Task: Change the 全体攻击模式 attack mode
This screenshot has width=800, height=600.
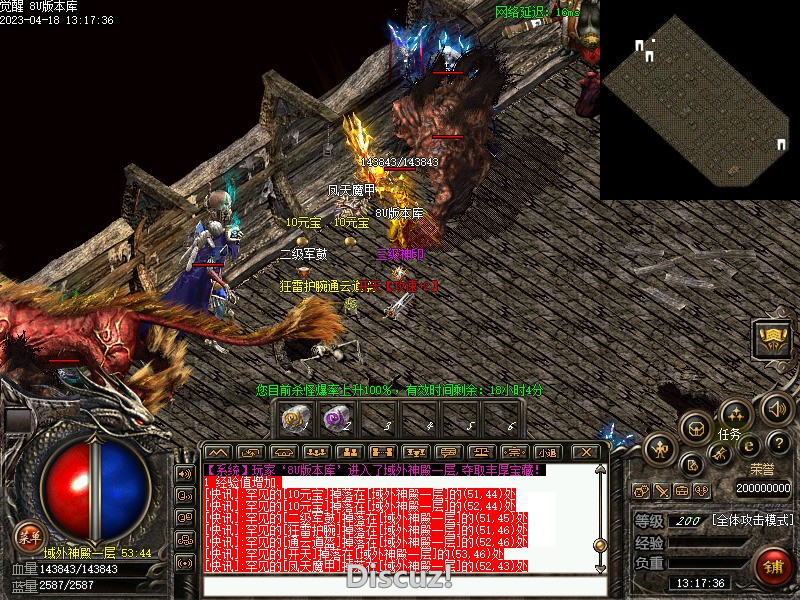Action: (751, 521)
